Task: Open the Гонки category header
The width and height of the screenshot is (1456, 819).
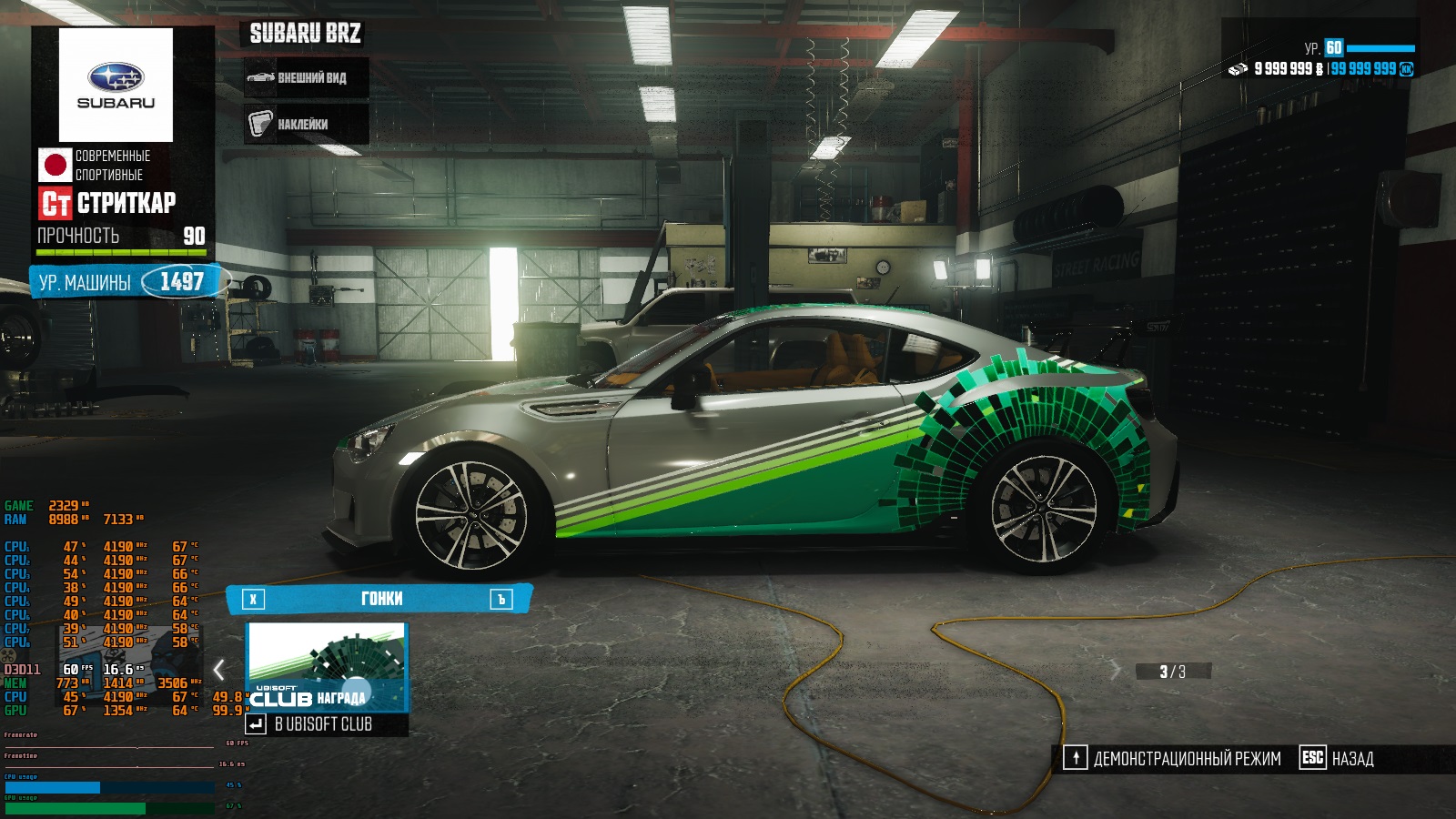Action: click(x=380, y=599)
